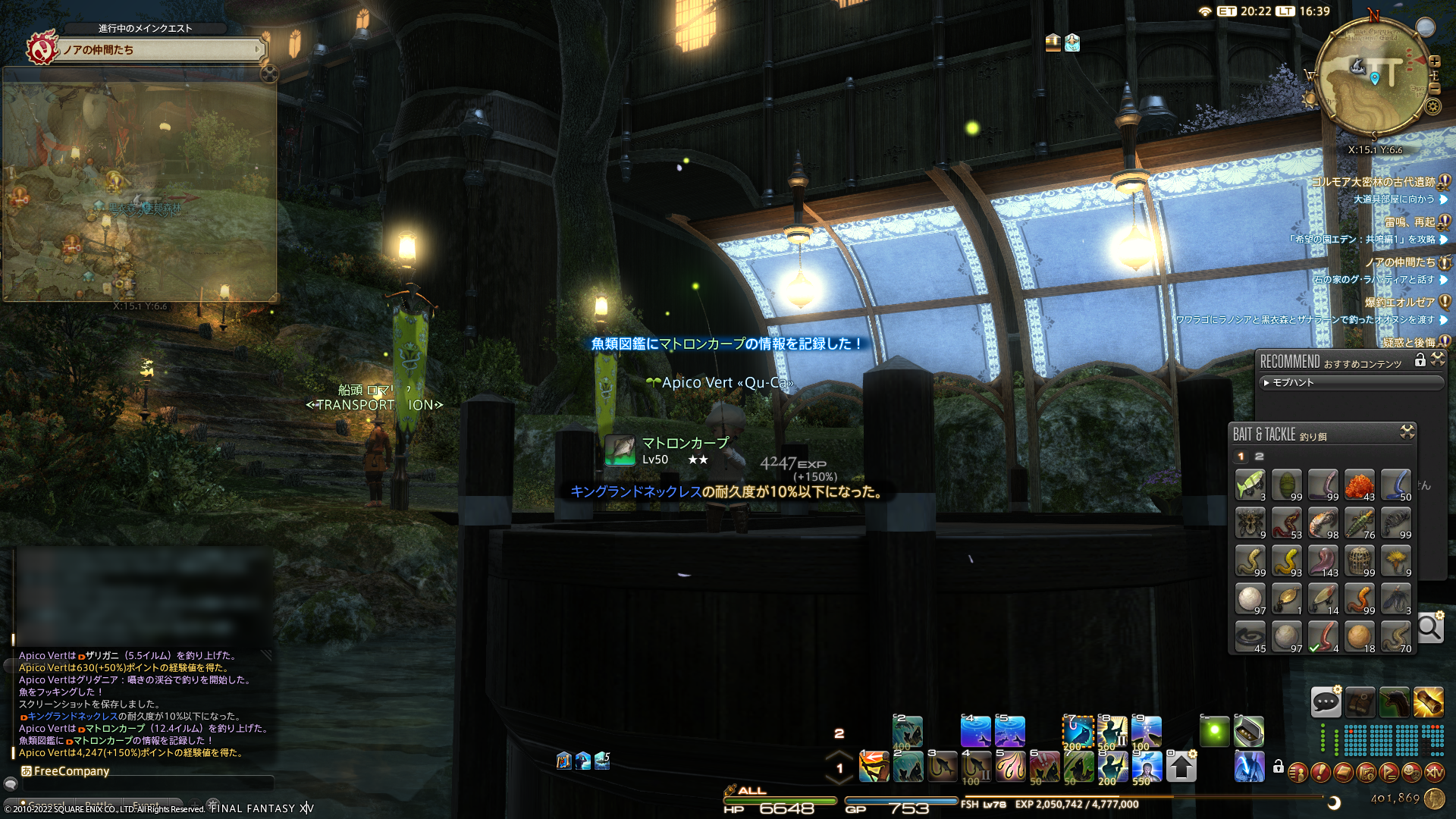Close the Bait & Tackle window

tap(1407, 432)
